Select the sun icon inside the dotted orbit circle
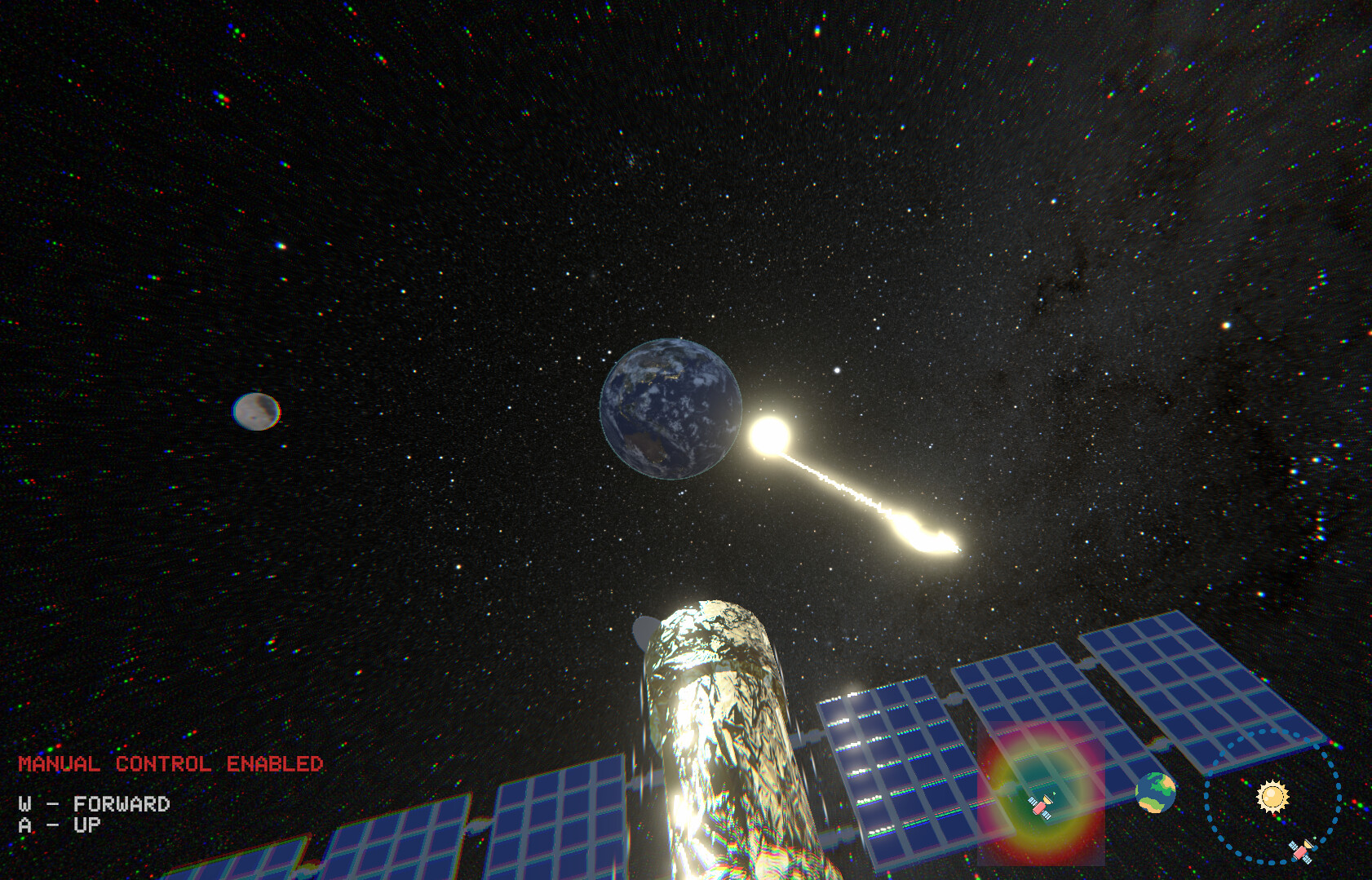This screenshot has height=880, width=1372. 1272,795
